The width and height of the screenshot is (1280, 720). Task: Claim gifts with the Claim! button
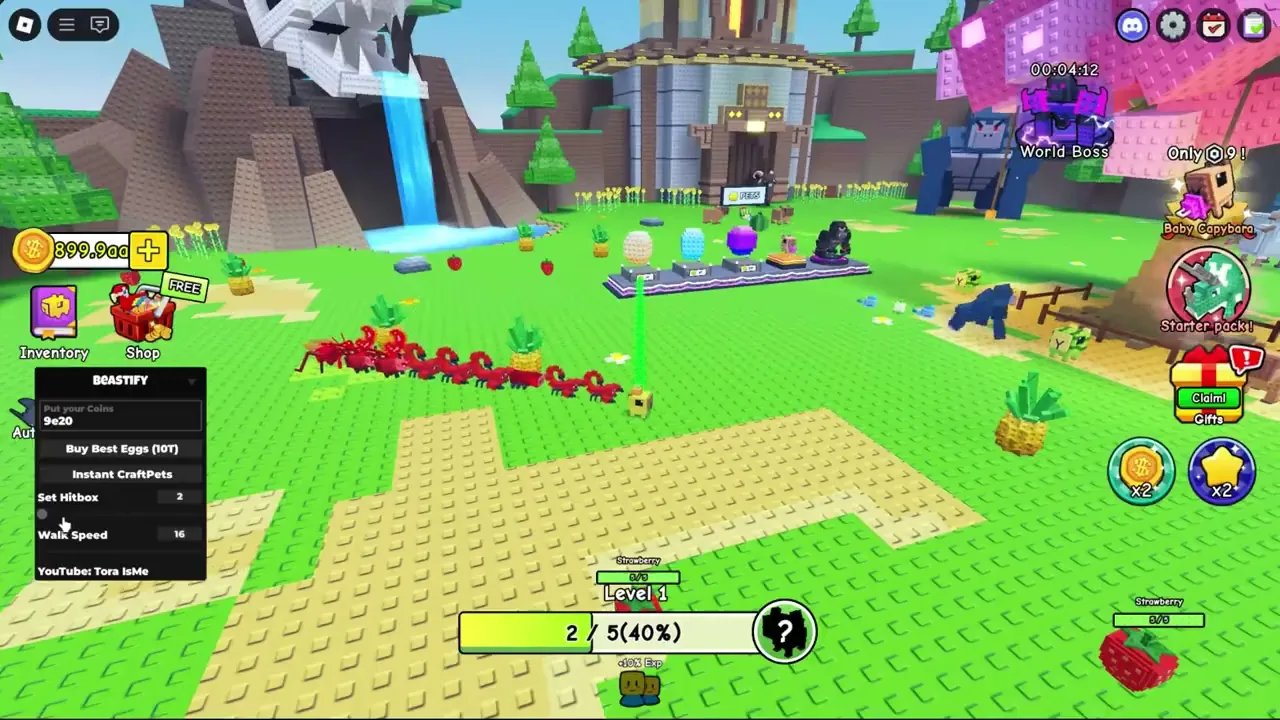(x=1208, y=398)
